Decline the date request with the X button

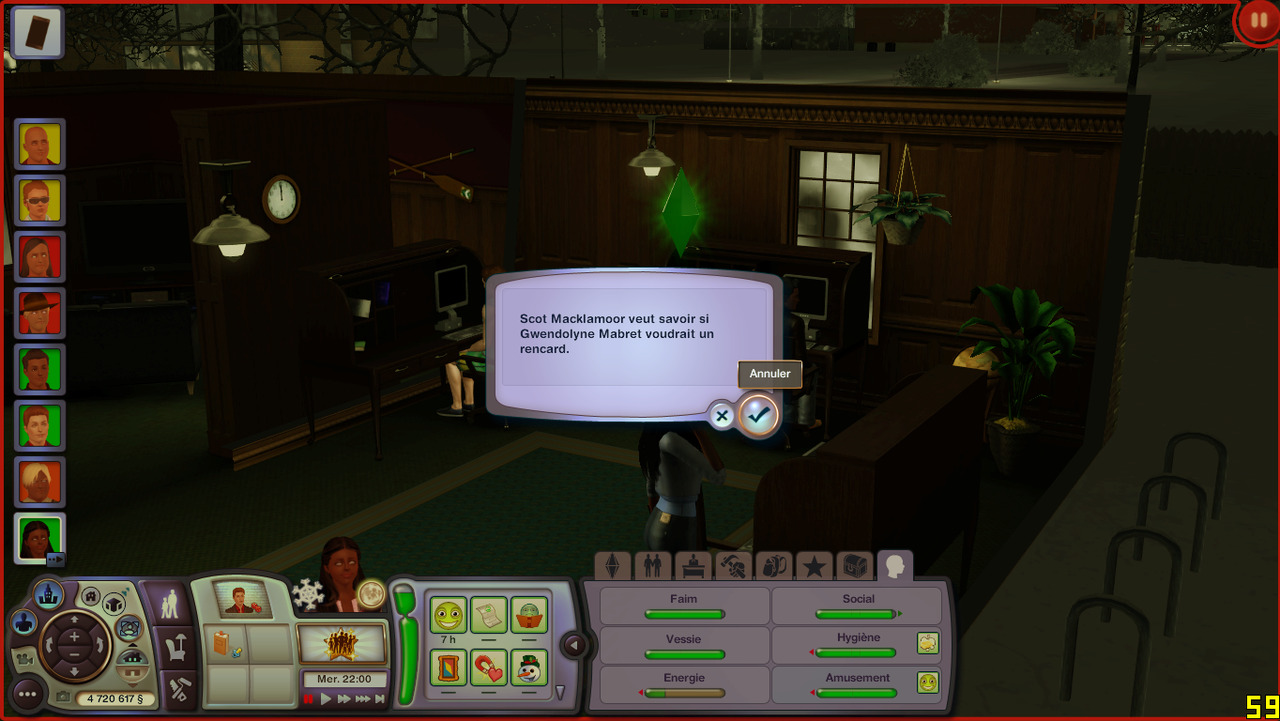[x=722, y=416]
